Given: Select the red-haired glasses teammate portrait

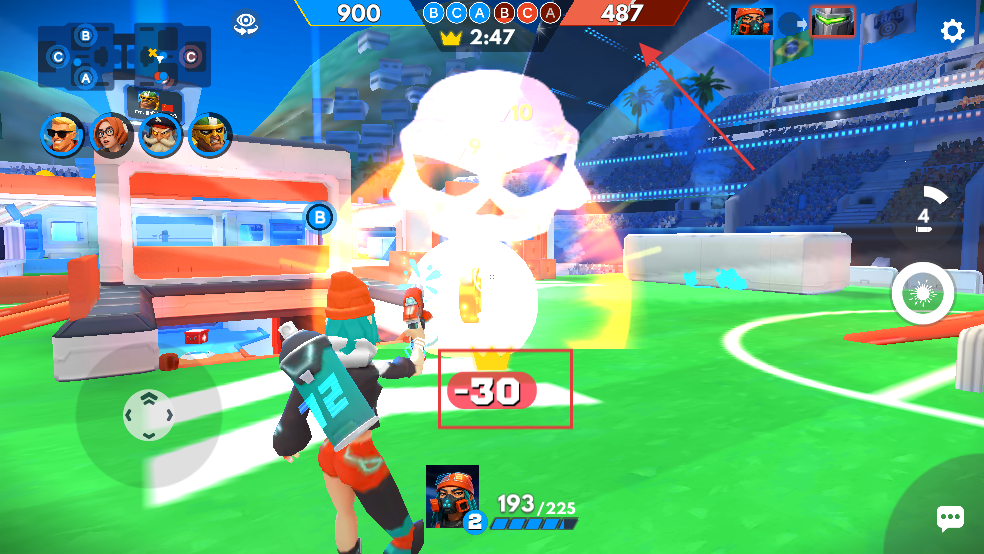Looking at the screenshot, I should coord(111,135).
